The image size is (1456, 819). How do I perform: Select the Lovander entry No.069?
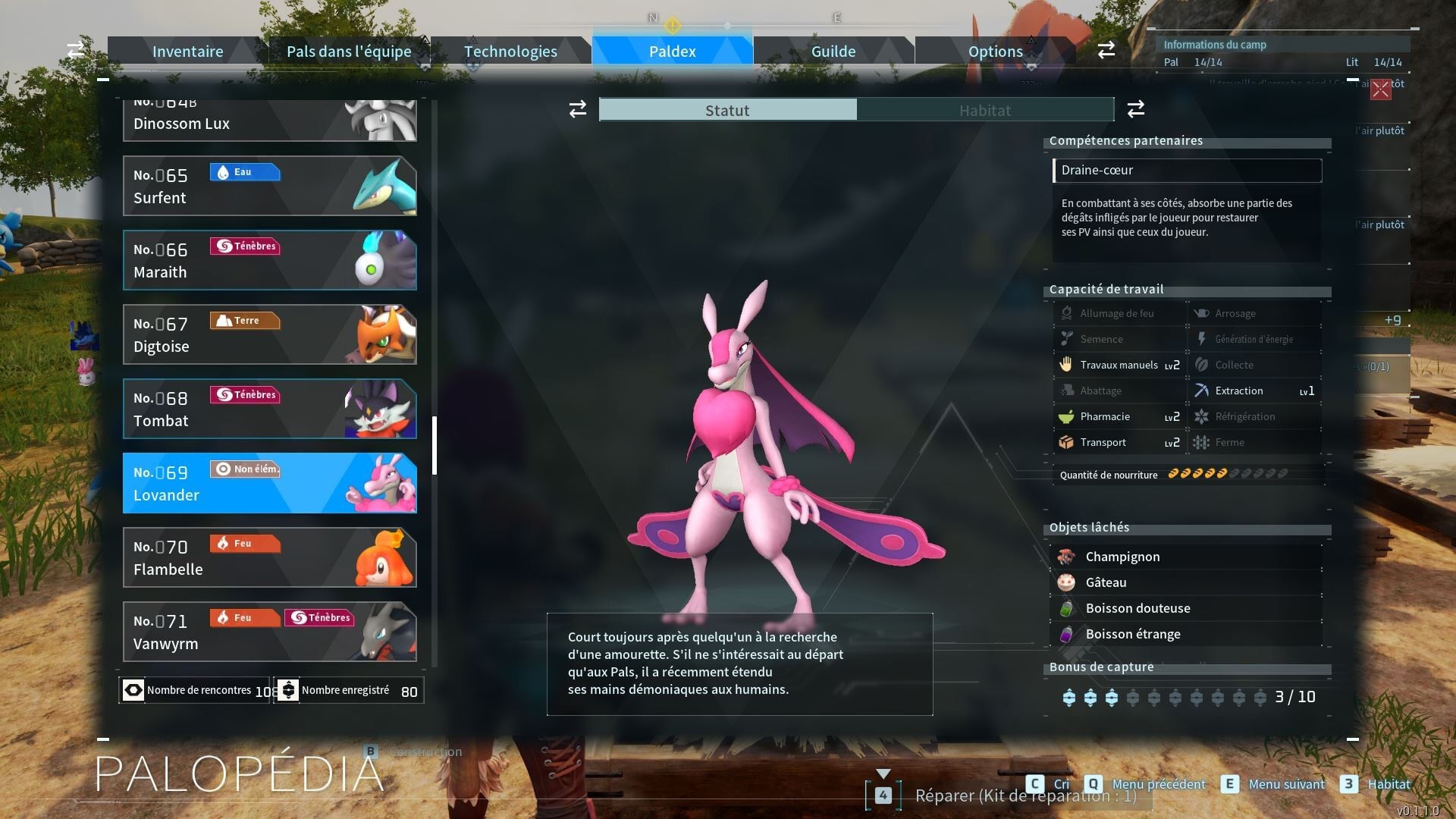(x=269, y=483)
